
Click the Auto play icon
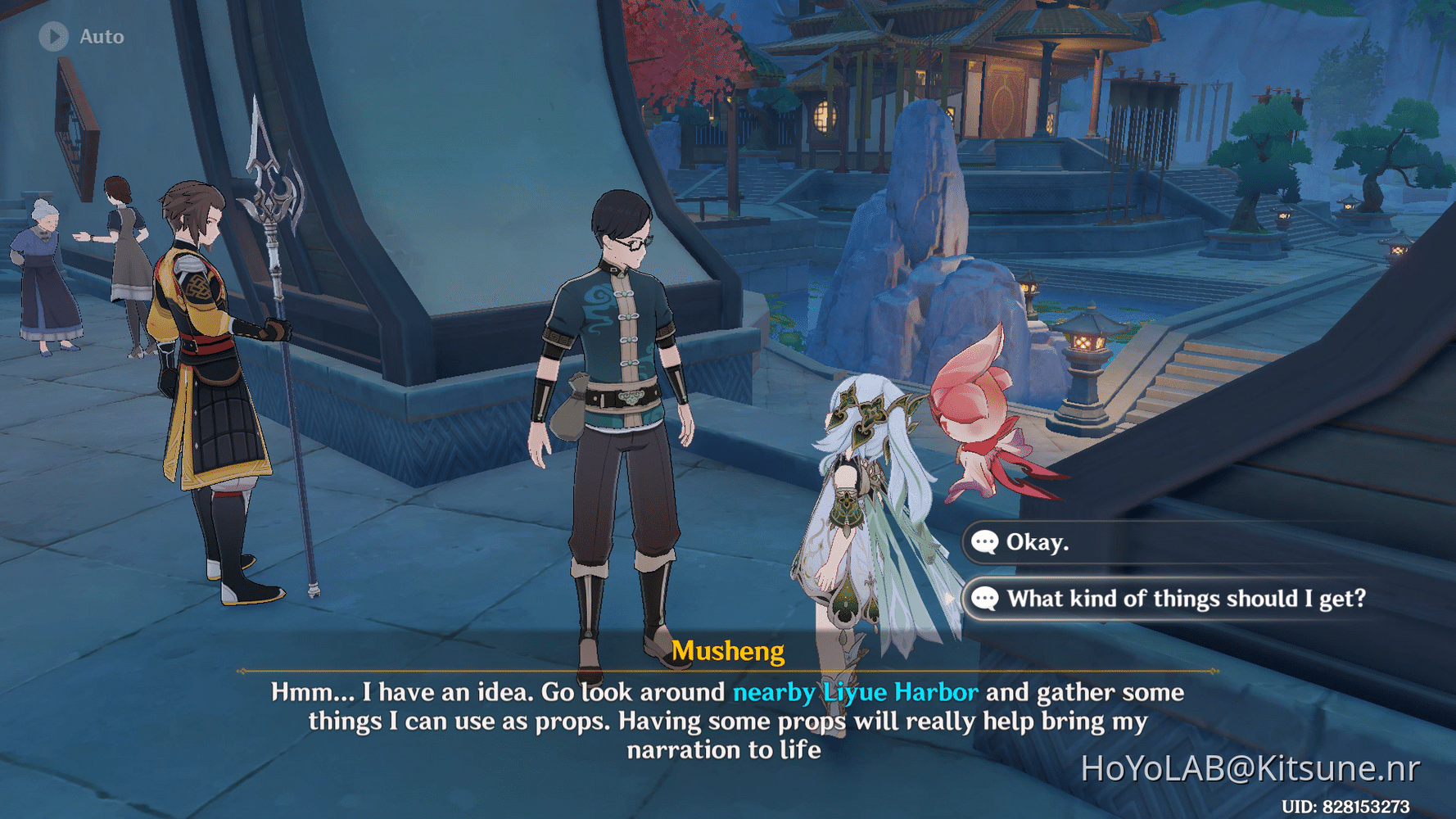coord(54,36)
